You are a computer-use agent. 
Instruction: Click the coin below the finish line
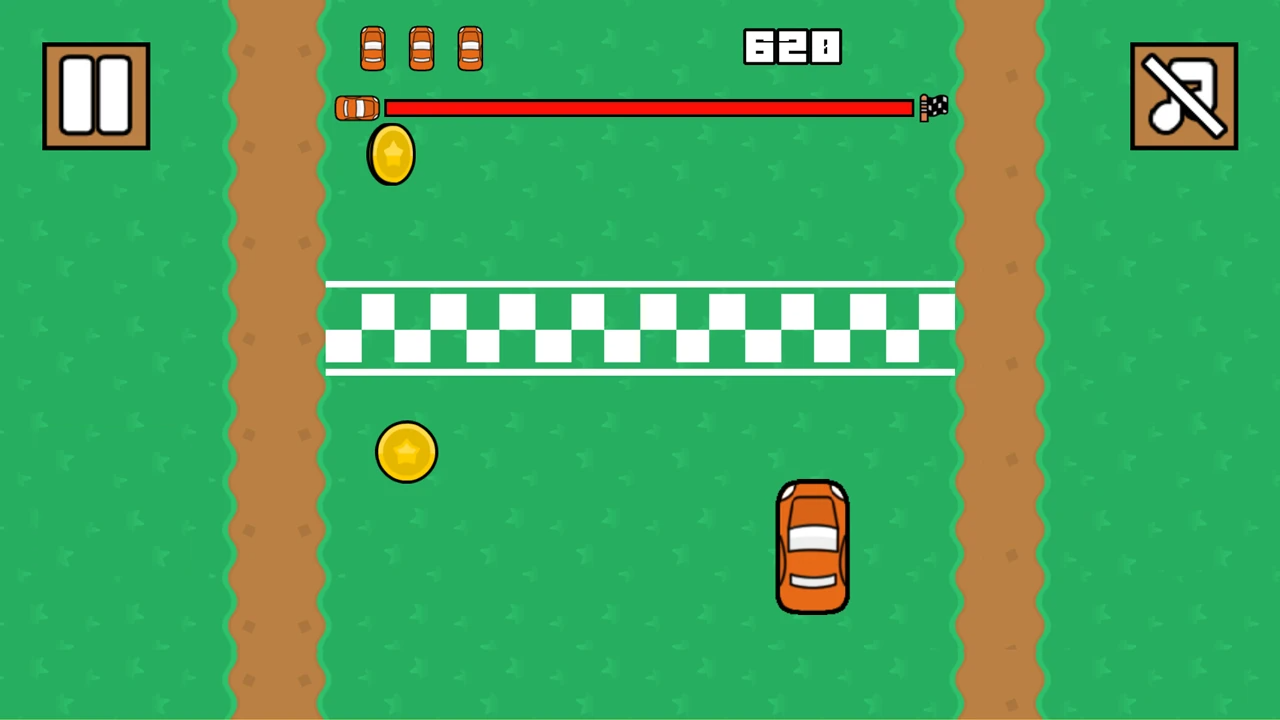coord(406,451)
